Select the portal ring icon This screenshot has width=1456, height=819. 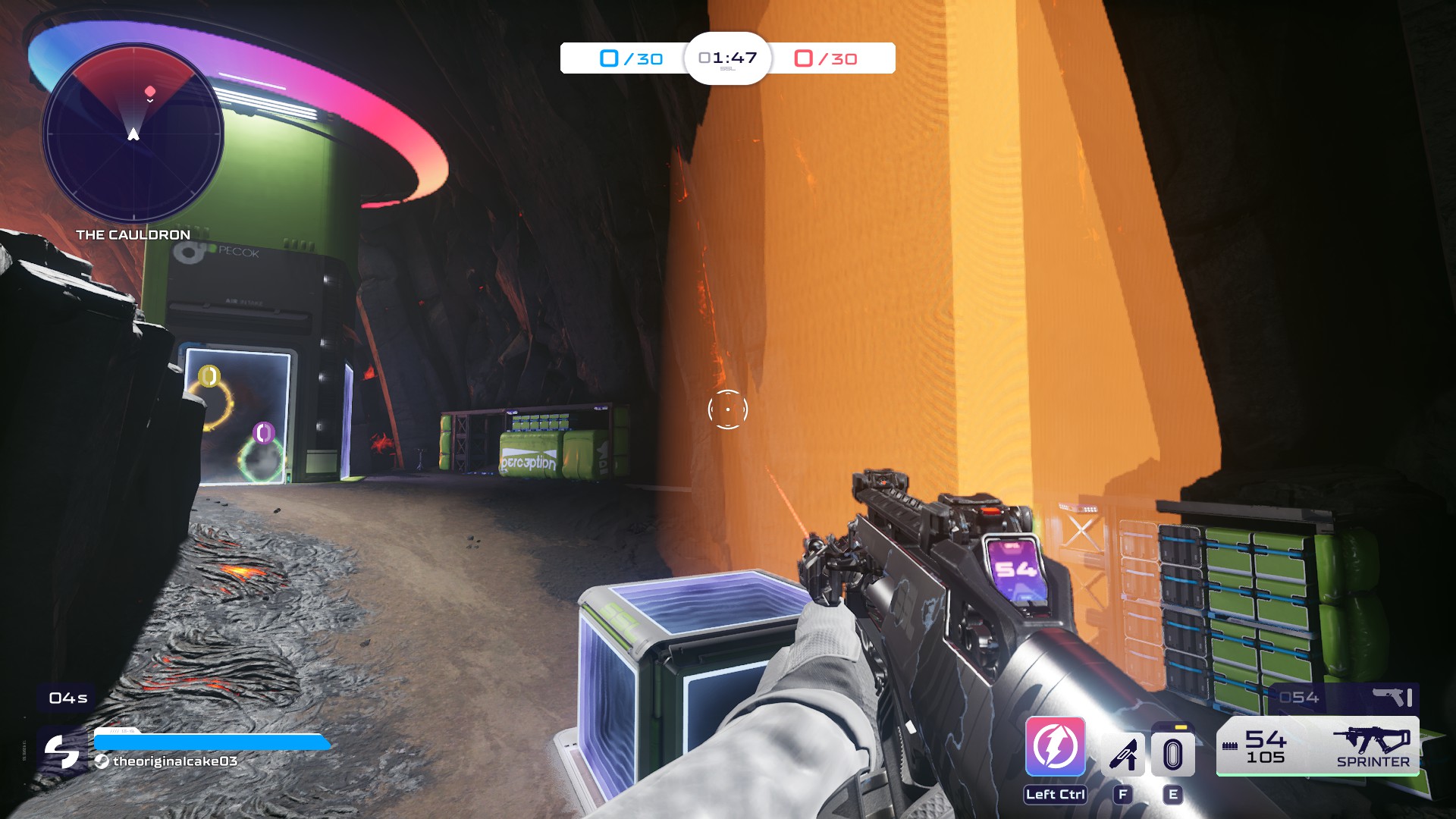[1172, 754]
